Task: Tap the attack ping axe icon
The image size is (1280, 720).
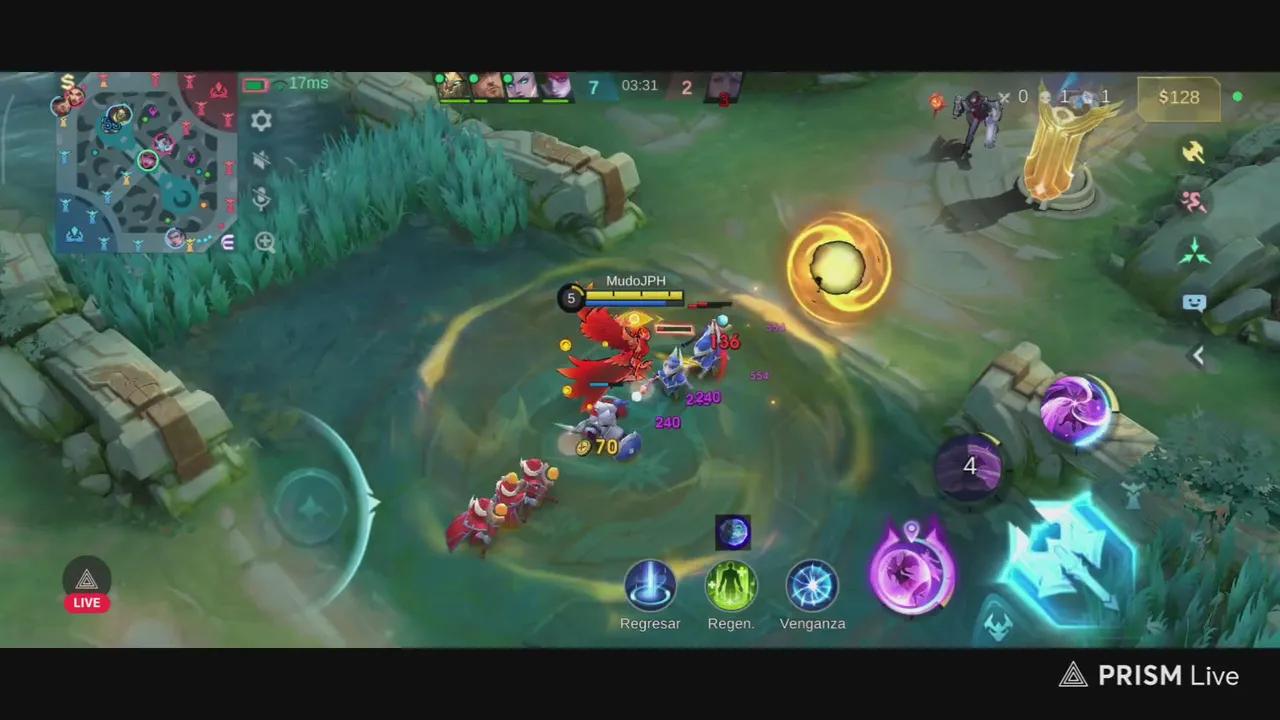Action: coord(1194,152)
